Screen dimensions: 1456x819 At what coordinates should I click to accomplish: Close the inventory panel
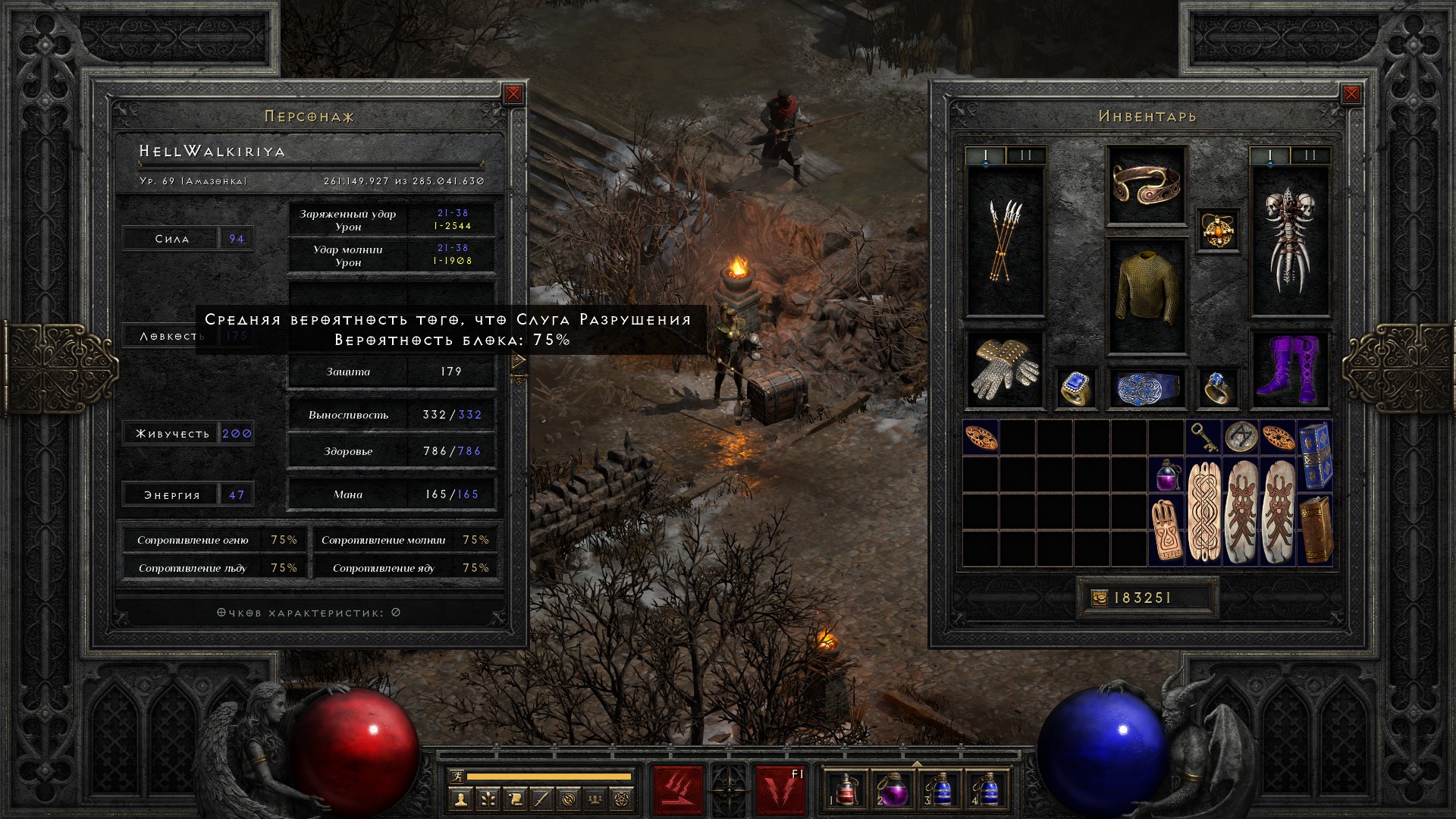[x=1351, y=94]
